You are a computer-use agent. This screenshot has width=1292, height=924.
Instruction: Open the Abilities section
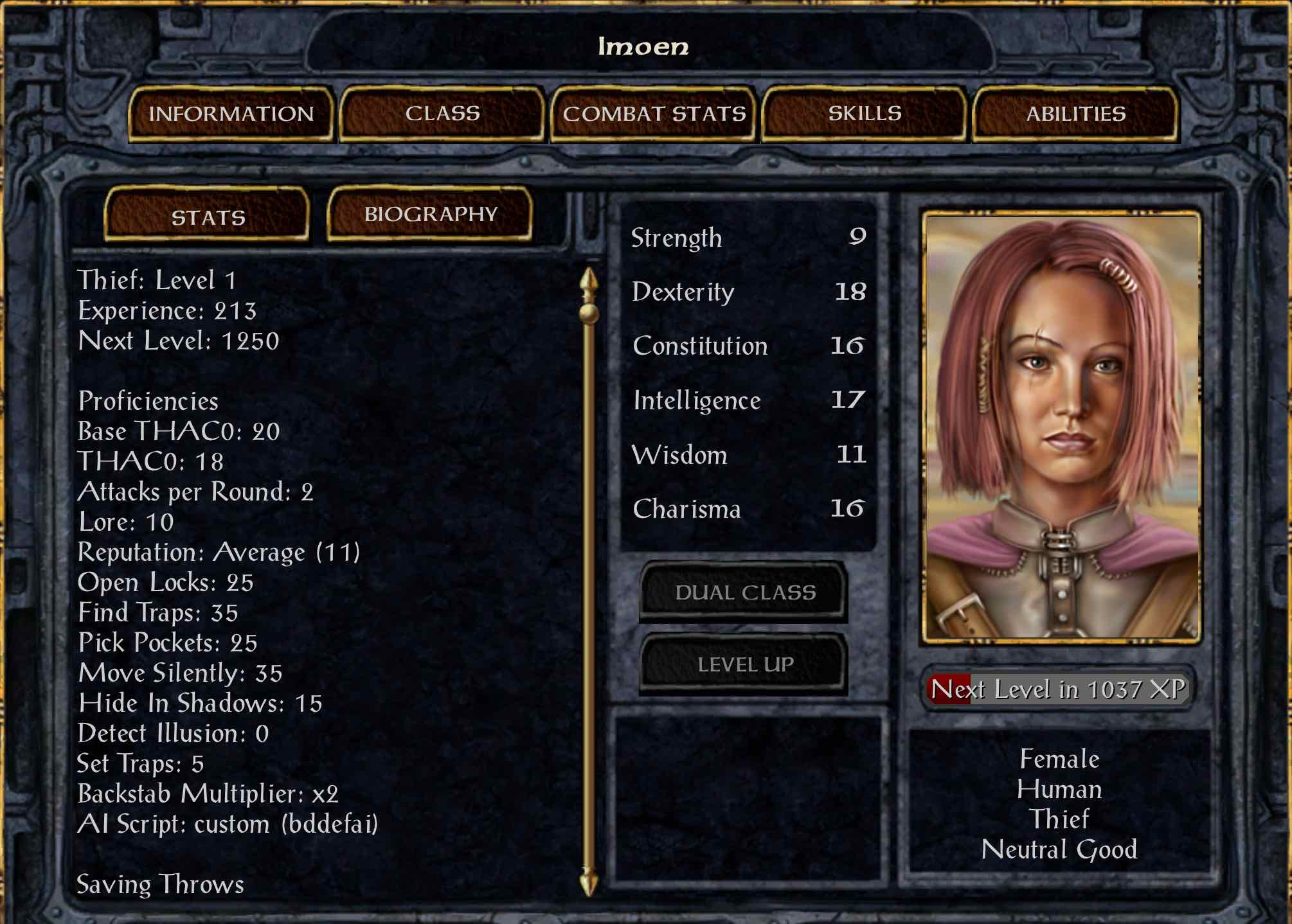point(1075,114)
